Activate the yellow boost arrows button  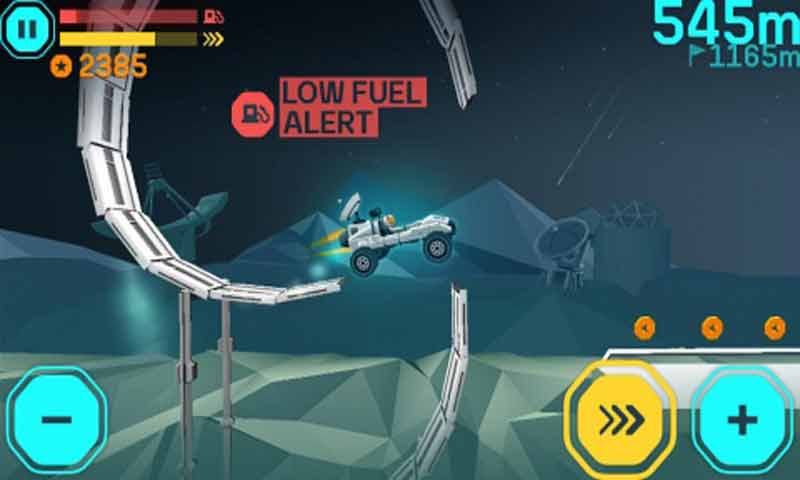pos(620,418)
